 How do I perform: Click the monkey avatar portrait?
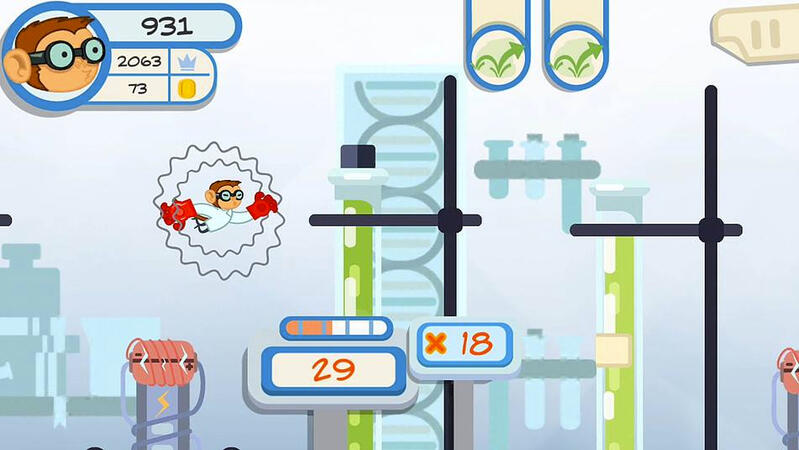54,55
